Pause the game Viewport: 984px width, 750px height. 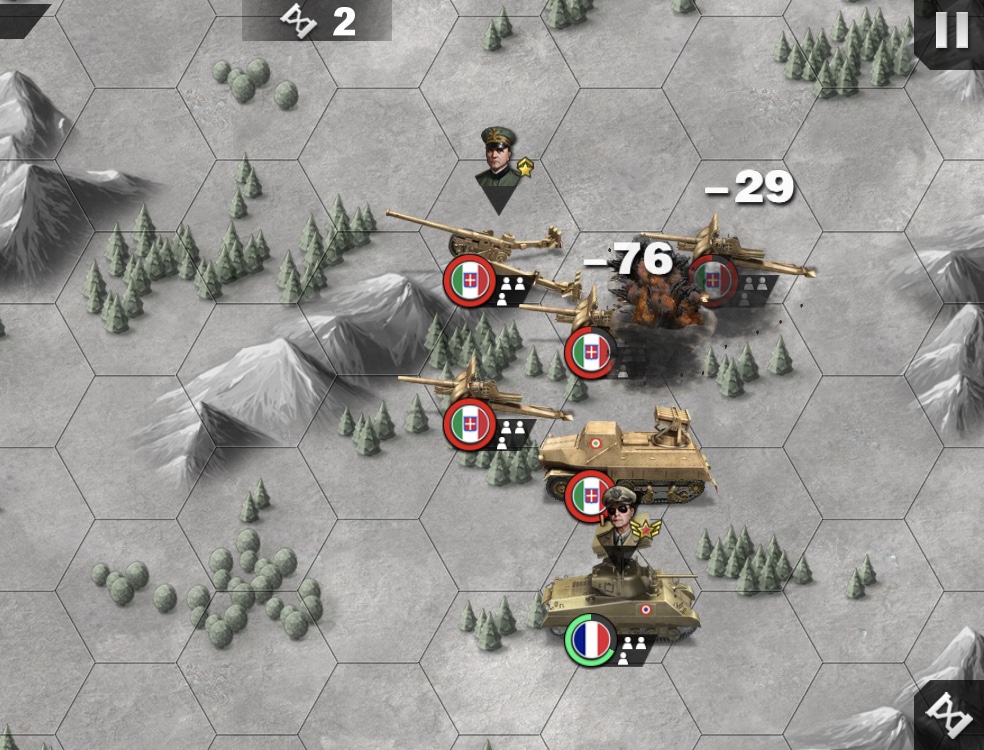pos(951,32)
